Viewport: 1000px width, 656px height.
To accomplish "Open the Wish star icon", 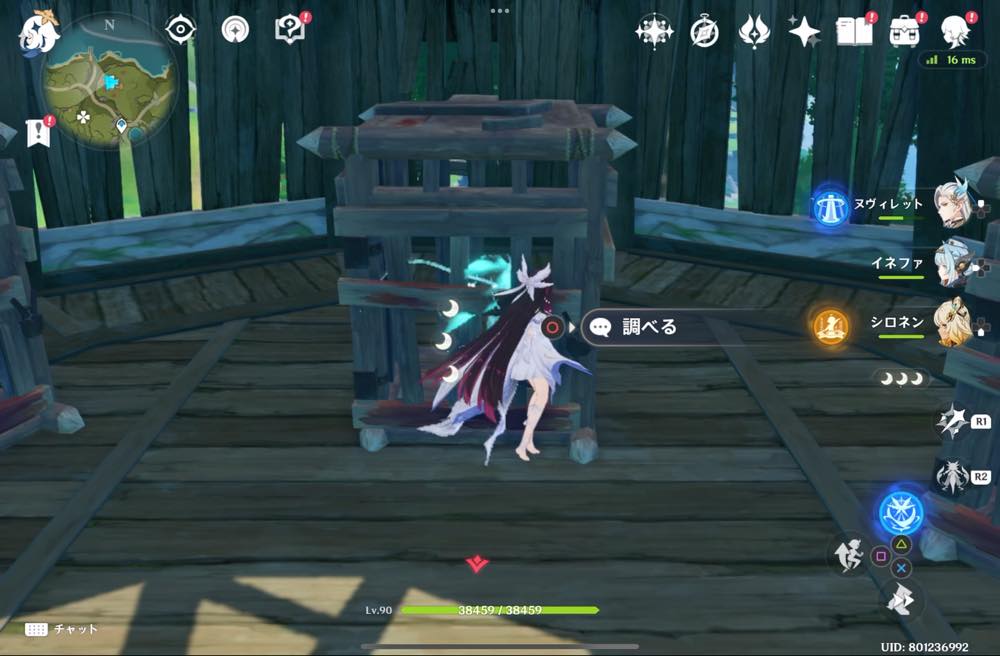I will pos(654,31).
